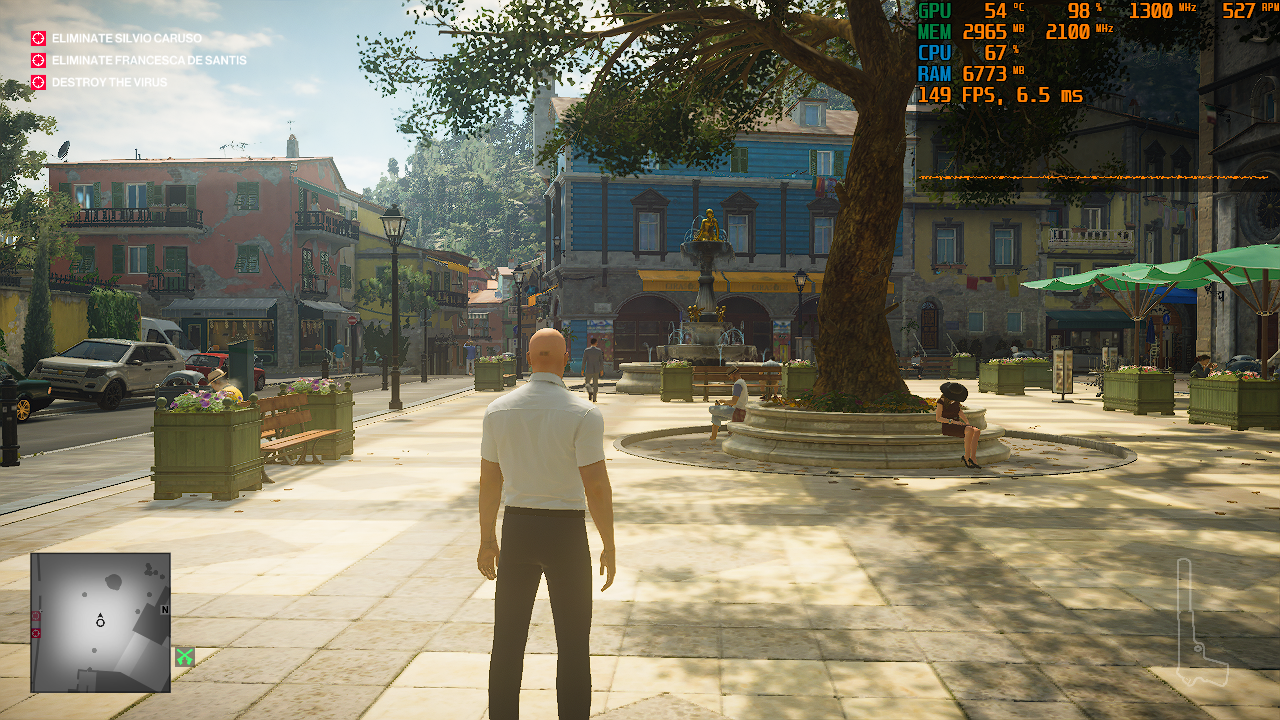This screenshot has height=720, width=1280.
Task: Select the Eliminate Francesca De Santis objective
Action: (x=148, y=60)
